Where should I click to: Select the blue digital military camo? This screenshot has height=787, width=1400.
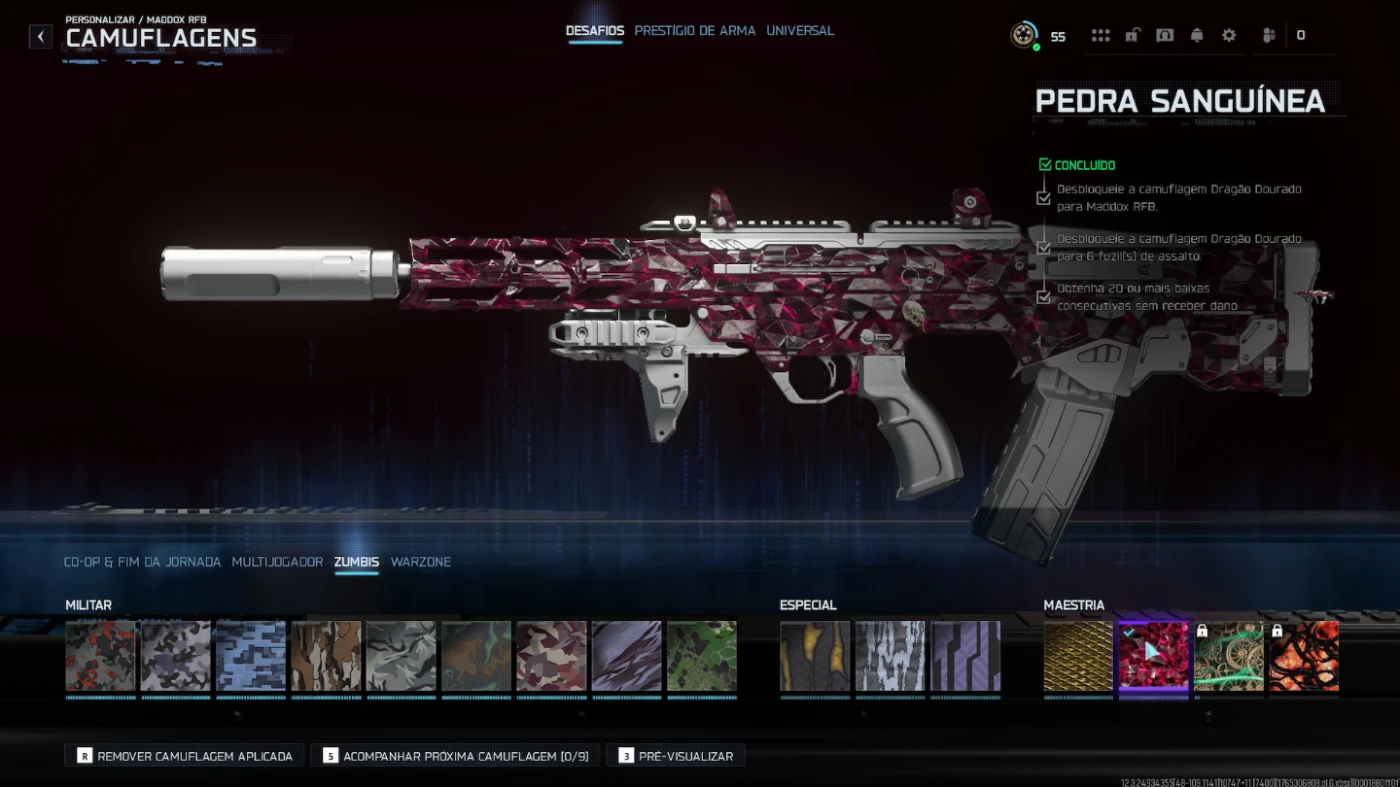(251, 656)
